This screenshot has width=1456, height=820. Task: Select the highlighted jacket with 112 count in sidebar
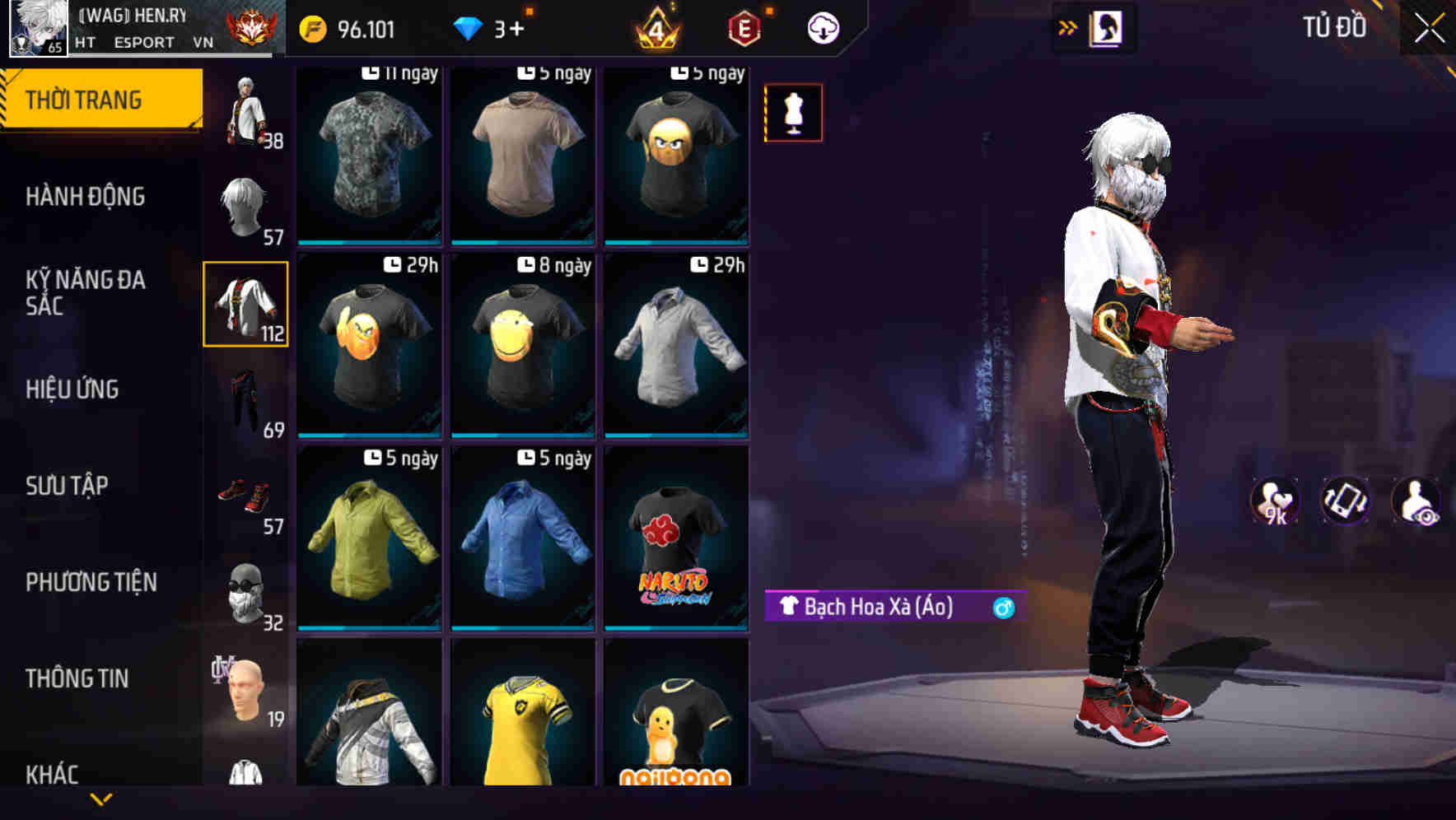pos(245,303)
